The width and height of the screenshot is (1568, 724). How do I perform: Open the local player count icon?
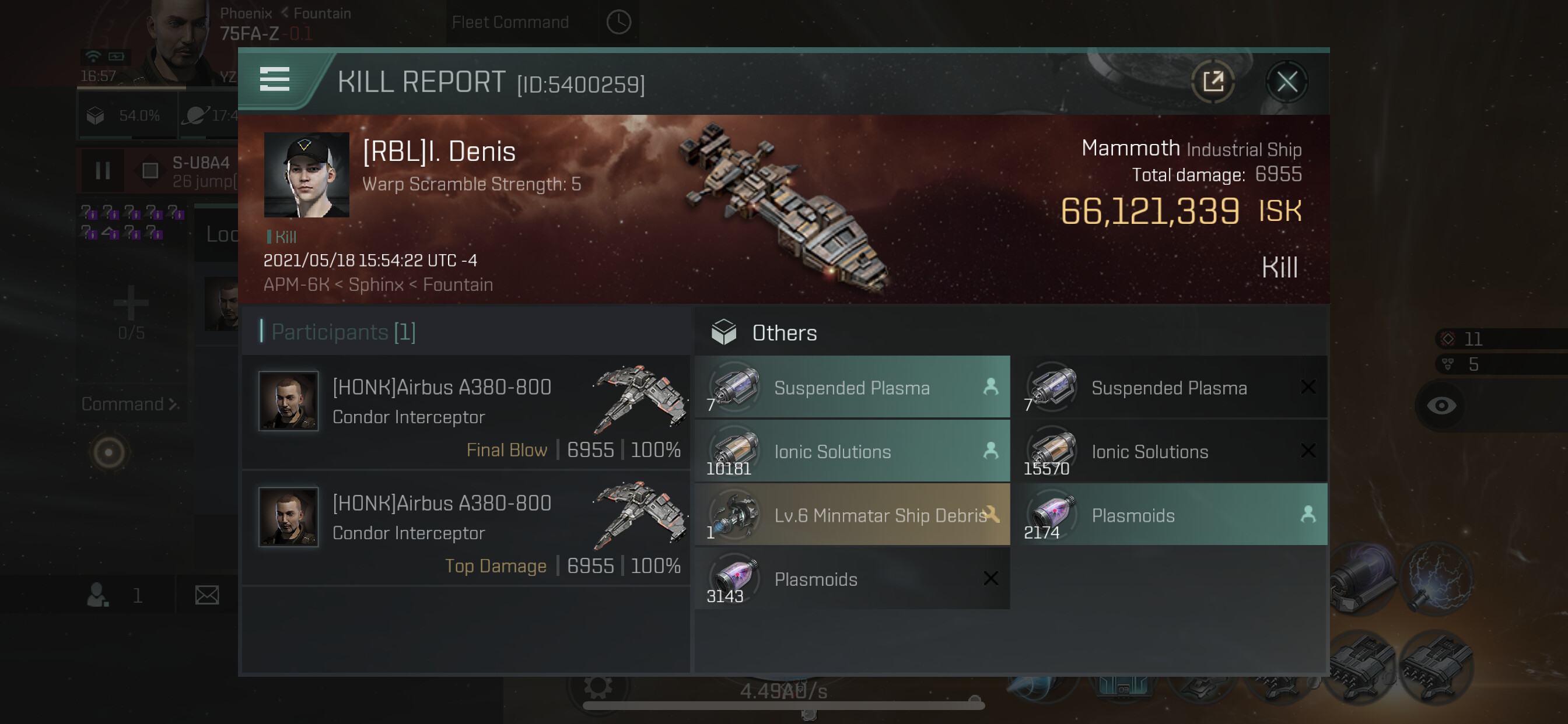click(99, 595)
